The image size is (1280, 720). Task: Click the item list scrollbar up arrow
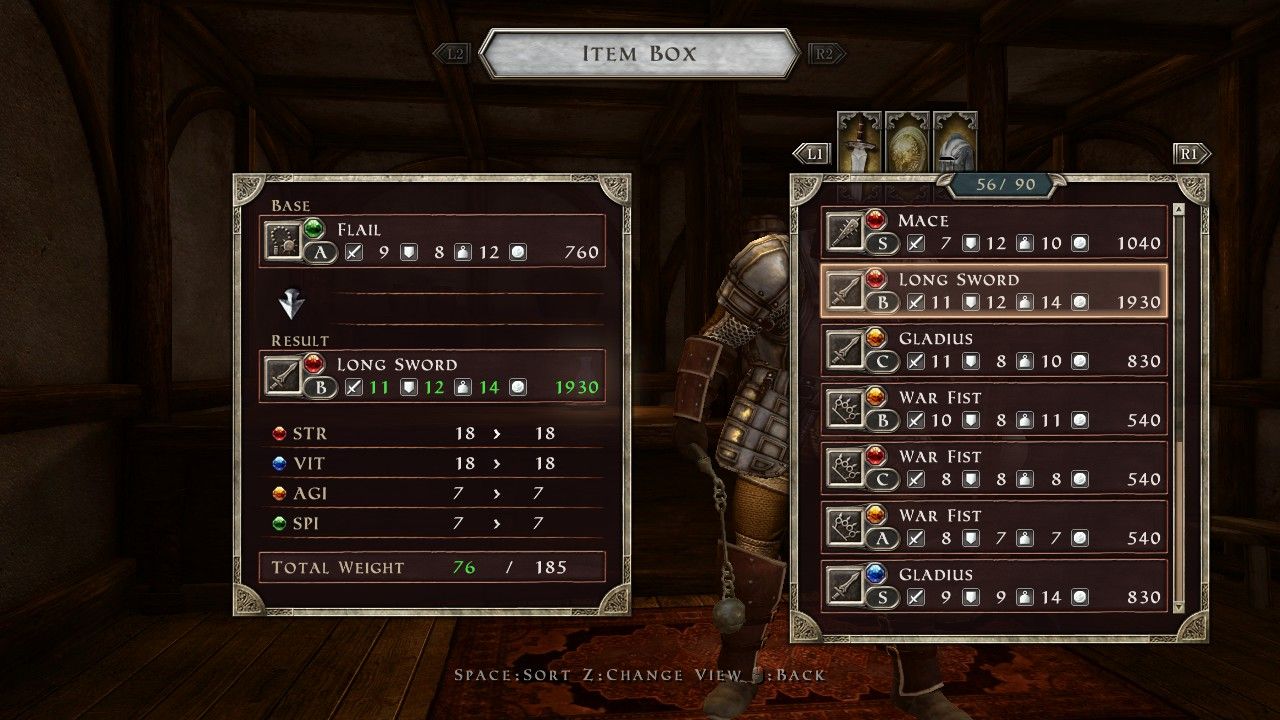[1180, 209]
